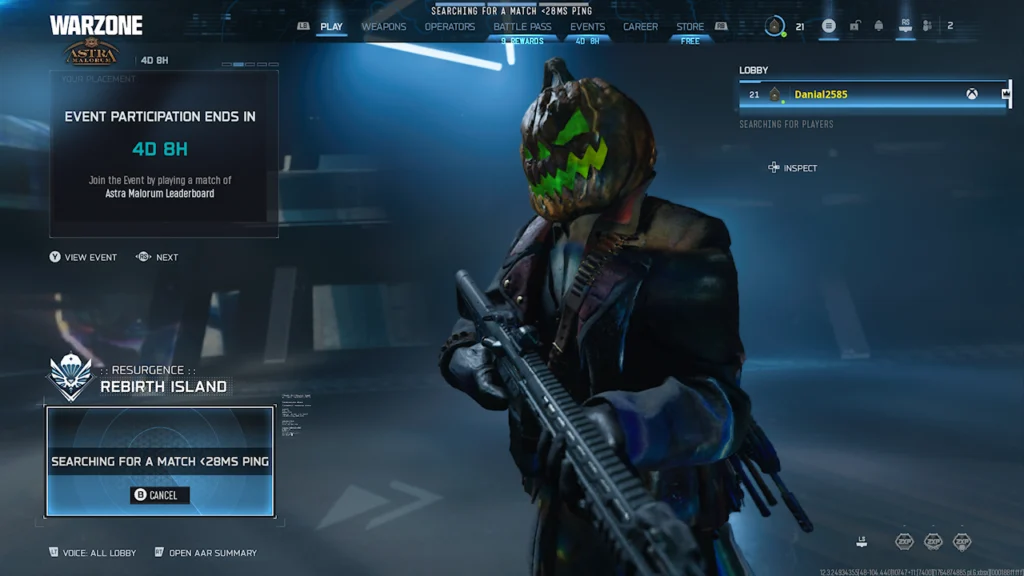Go to the Battle Pass tab
The image size is (1024, 576).
[522, 27]
